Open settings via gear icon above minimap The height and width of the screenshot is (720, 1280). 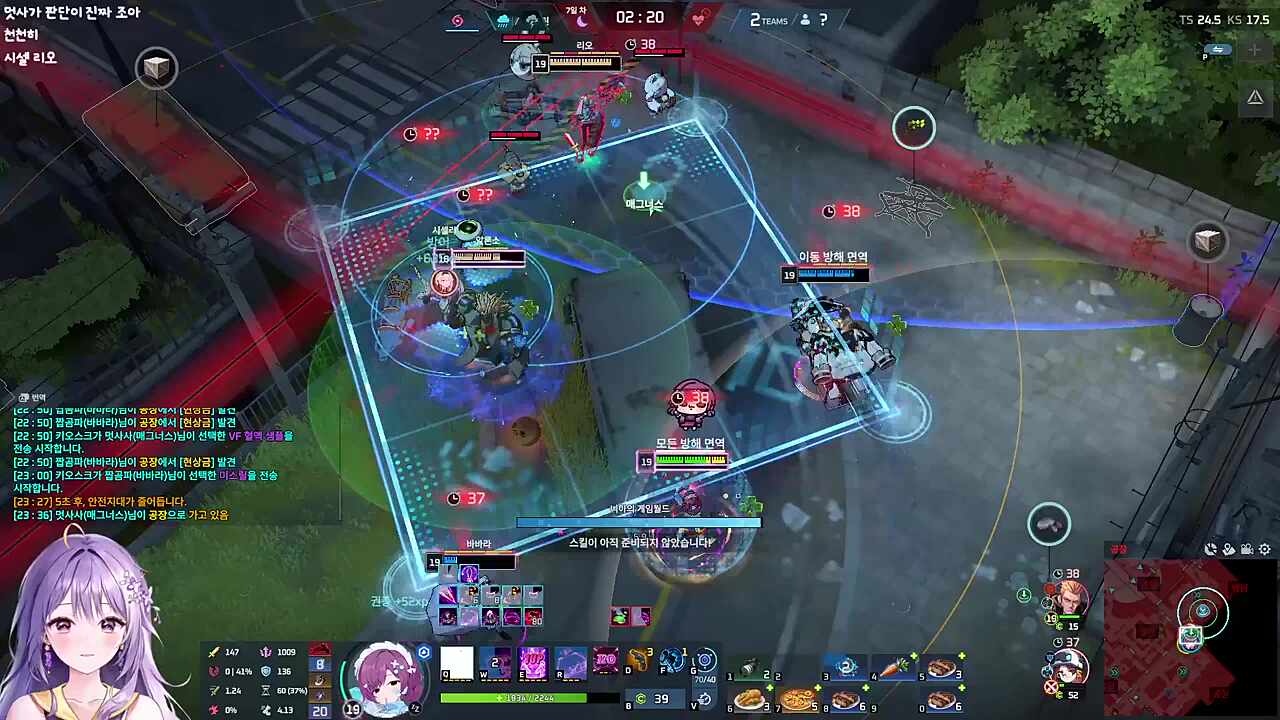coord(1265,549)
